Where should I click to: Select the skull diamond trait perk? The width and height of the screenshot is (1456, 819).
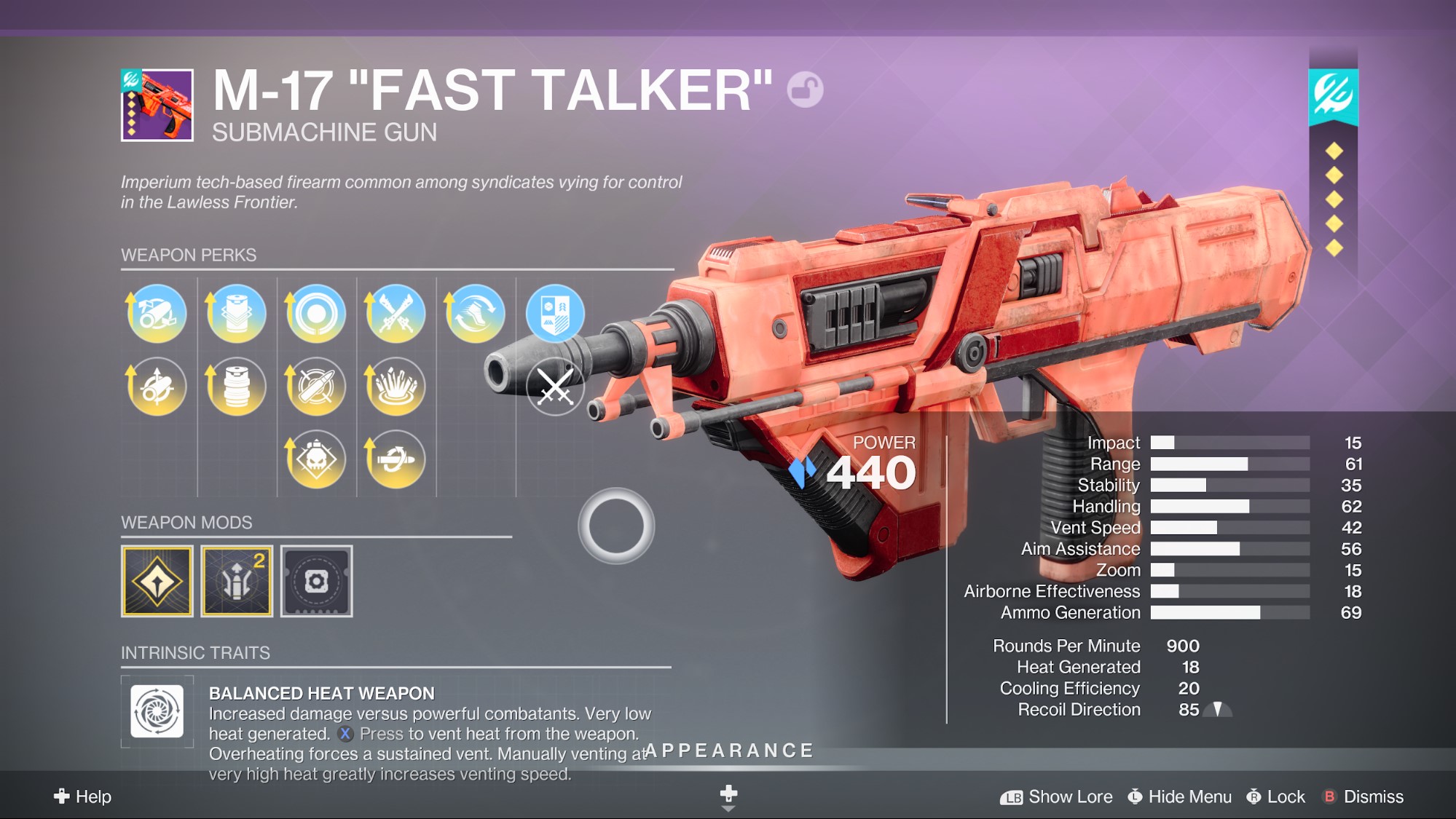[x=316, y=459]
